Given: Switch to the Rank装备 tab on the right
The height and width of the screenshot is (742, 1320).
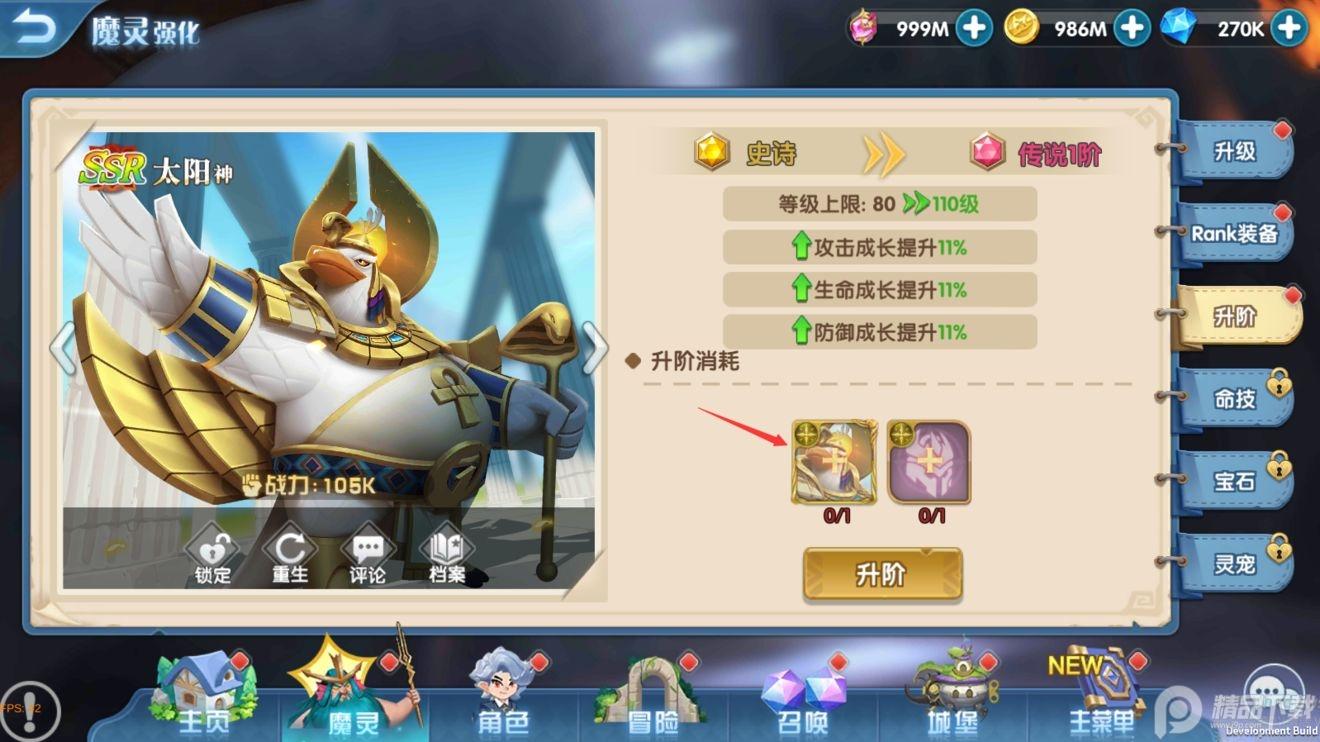Looking at the screenshot, I should (1237, 235).
